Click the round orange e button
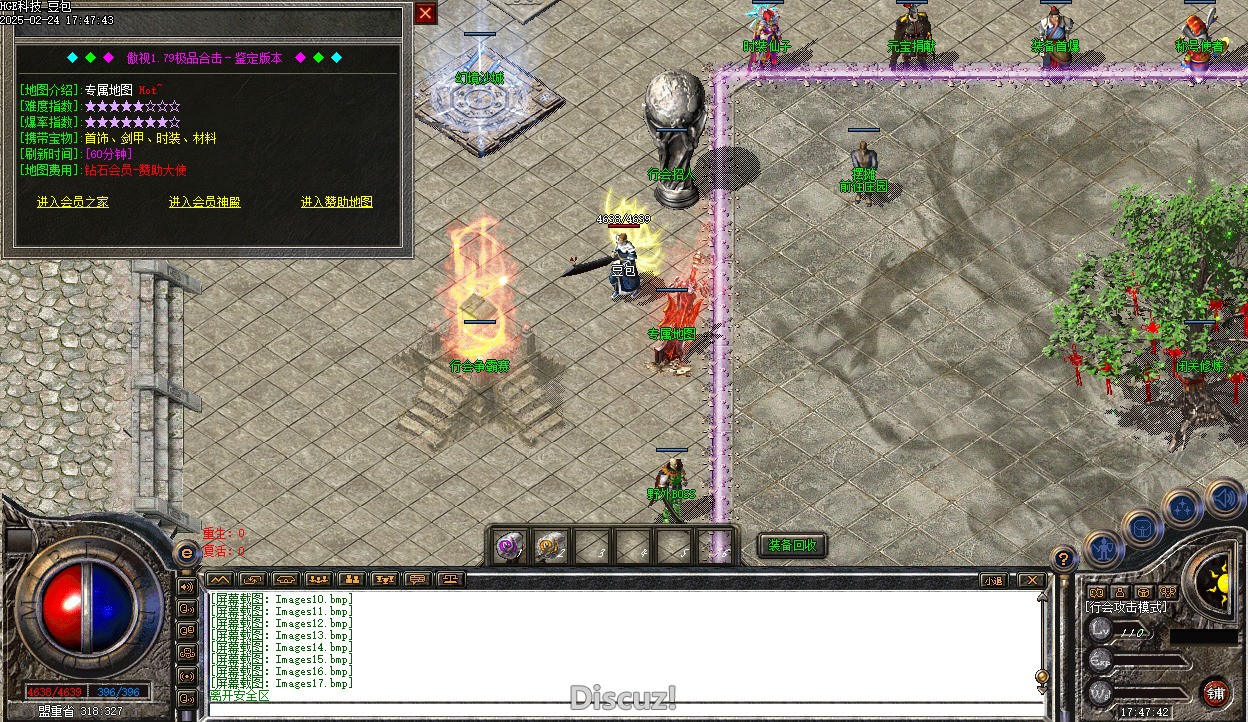Screen dimensions: 1248x722 (186, 553)
